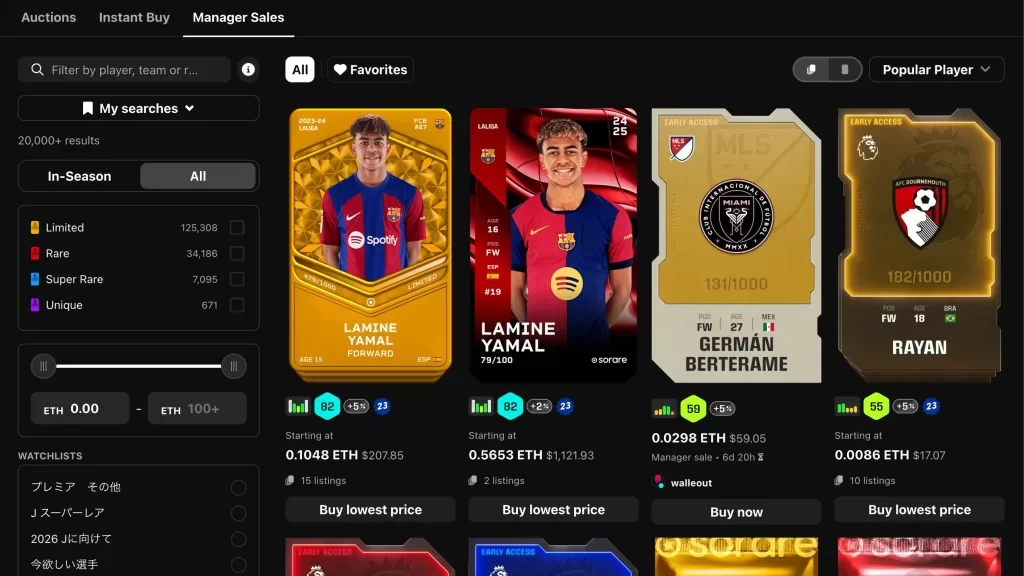Click the maximum ETH price field

tap(197, 408)
